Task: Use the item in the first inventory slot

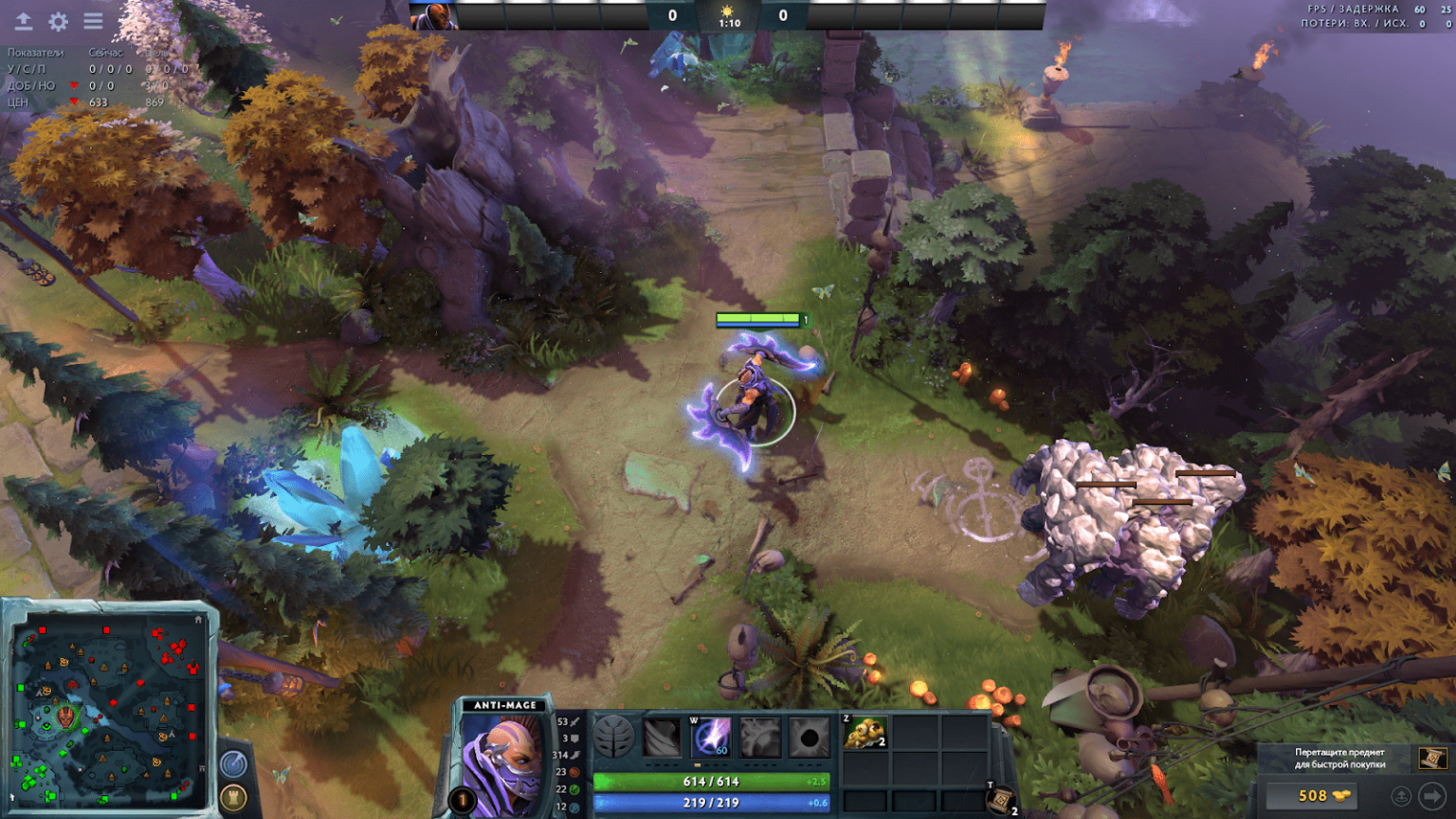Action: click(x=864, y=733)
